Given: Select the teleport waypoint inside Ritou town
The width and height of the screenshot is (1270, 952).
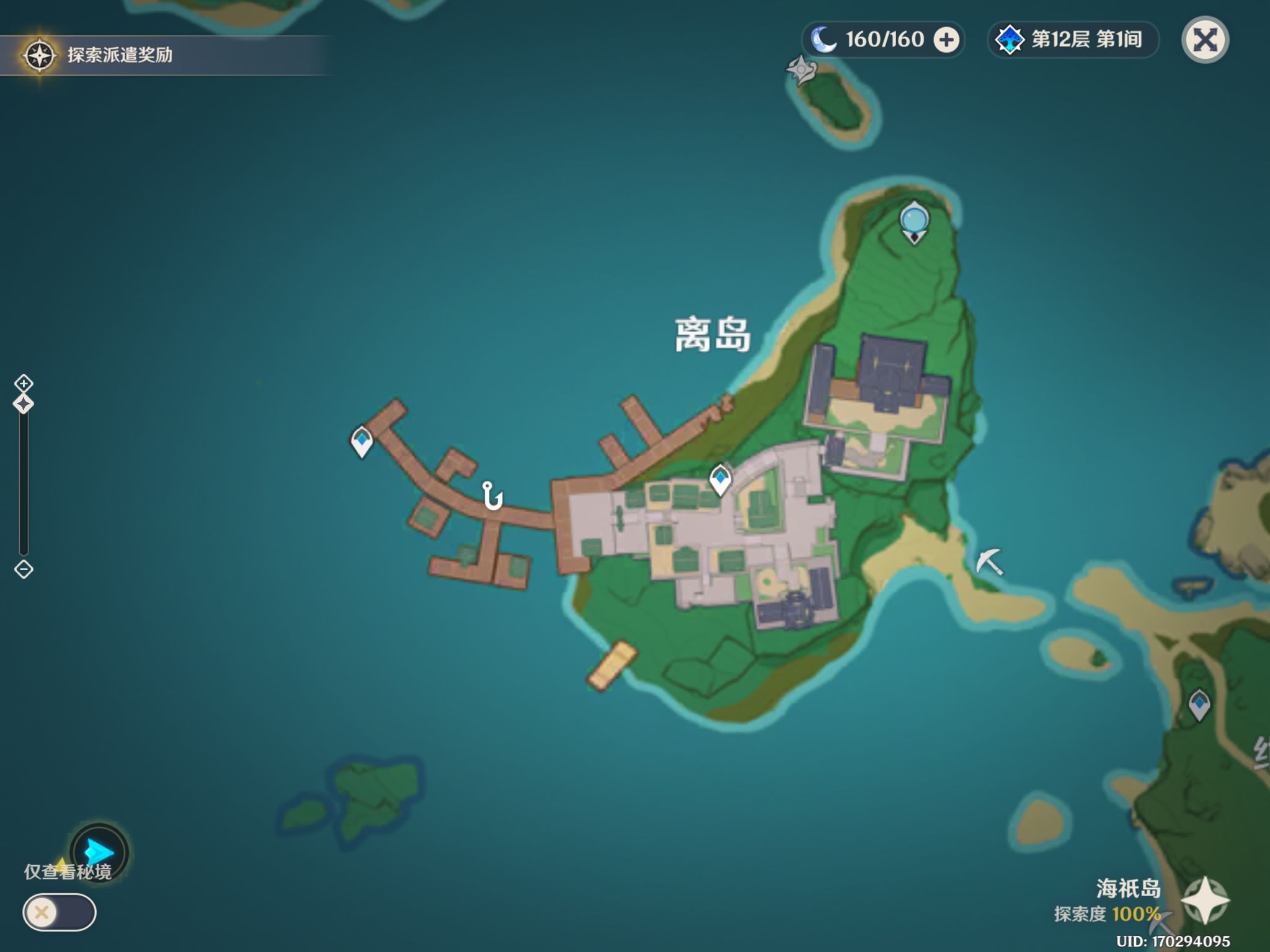Looking at the screenshot, I should pos(720,479).
